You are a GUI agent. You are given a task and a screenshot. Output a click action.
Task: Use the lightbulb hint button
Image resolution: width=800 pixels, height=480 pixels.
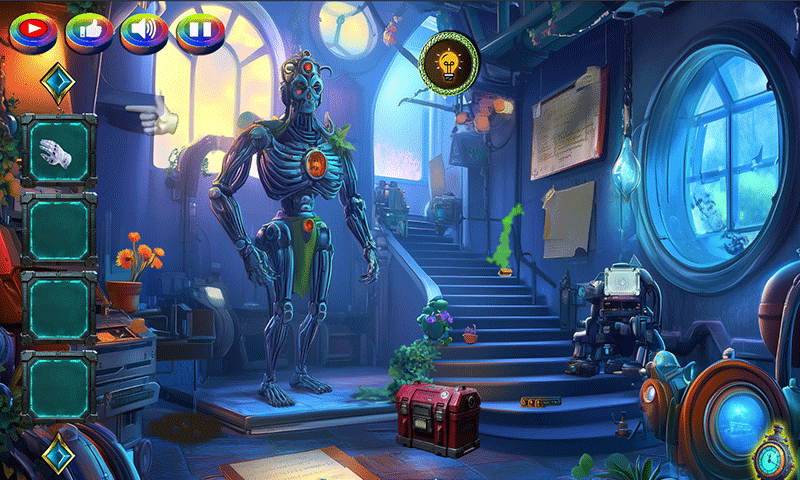(449, 62)
